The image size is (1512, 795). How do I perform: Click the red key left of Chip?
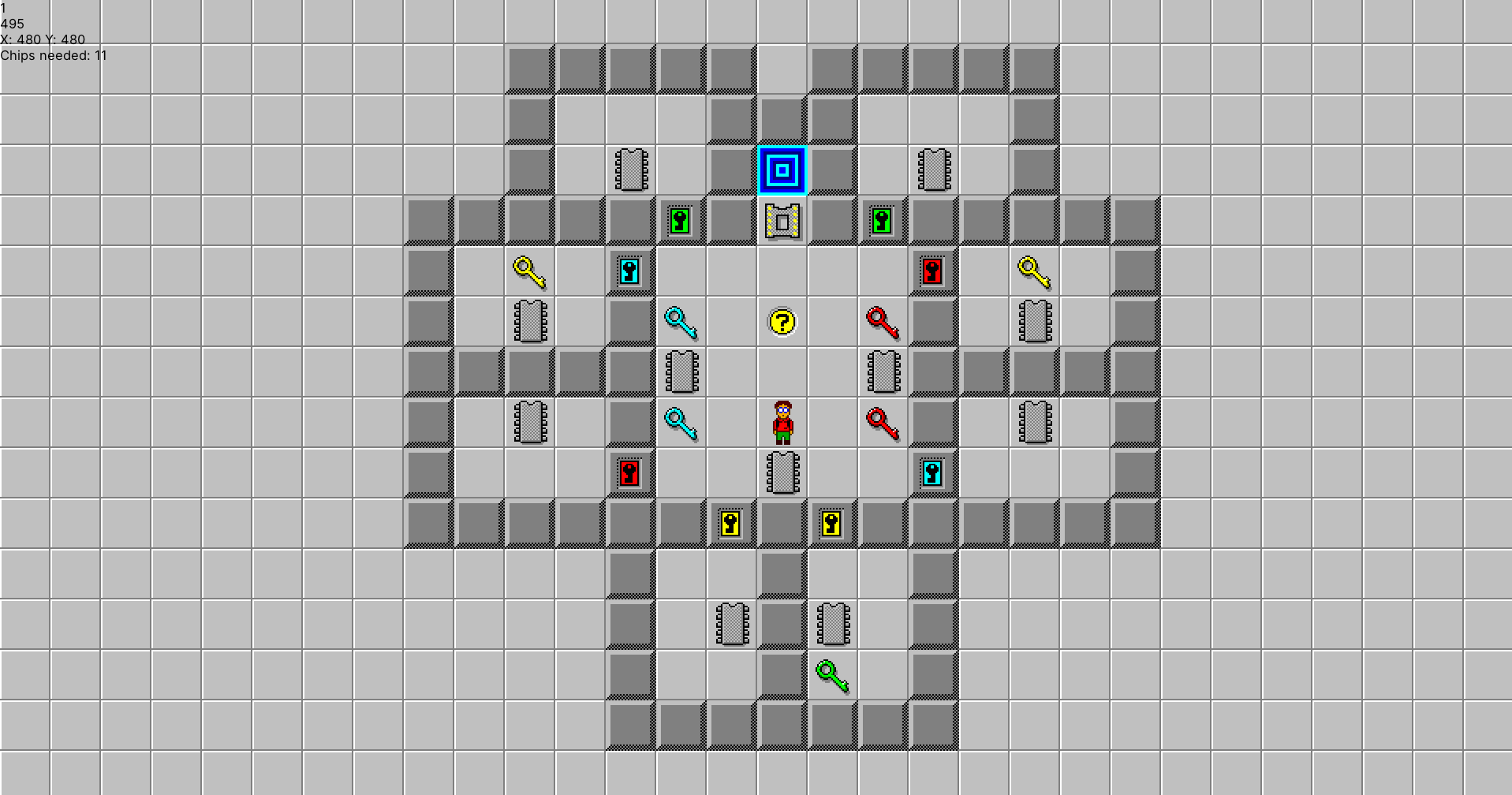point(881,422)
